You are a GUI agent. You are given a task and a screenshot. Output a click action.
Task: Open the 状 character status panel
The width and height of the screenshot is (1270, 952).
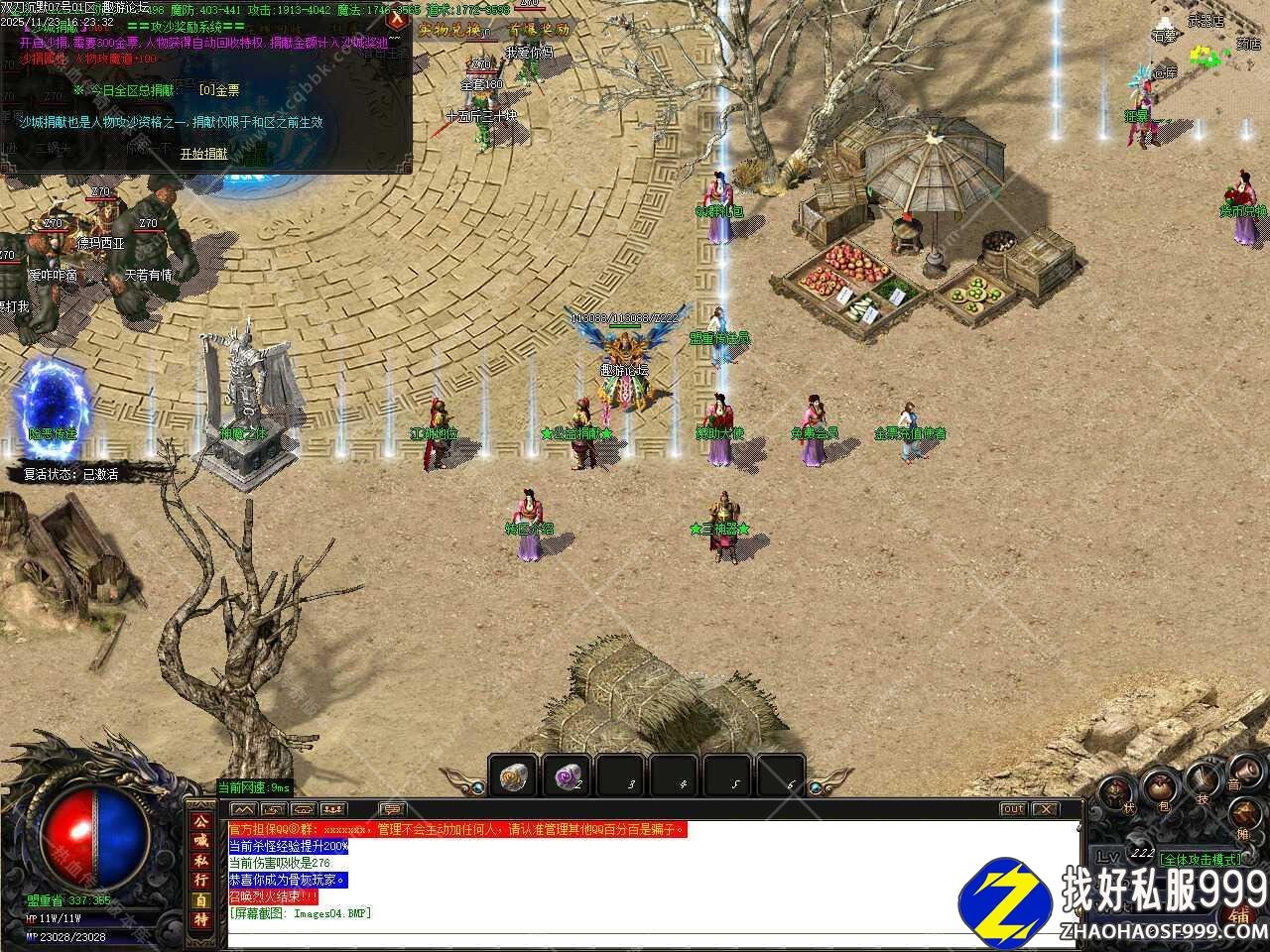1118,793
